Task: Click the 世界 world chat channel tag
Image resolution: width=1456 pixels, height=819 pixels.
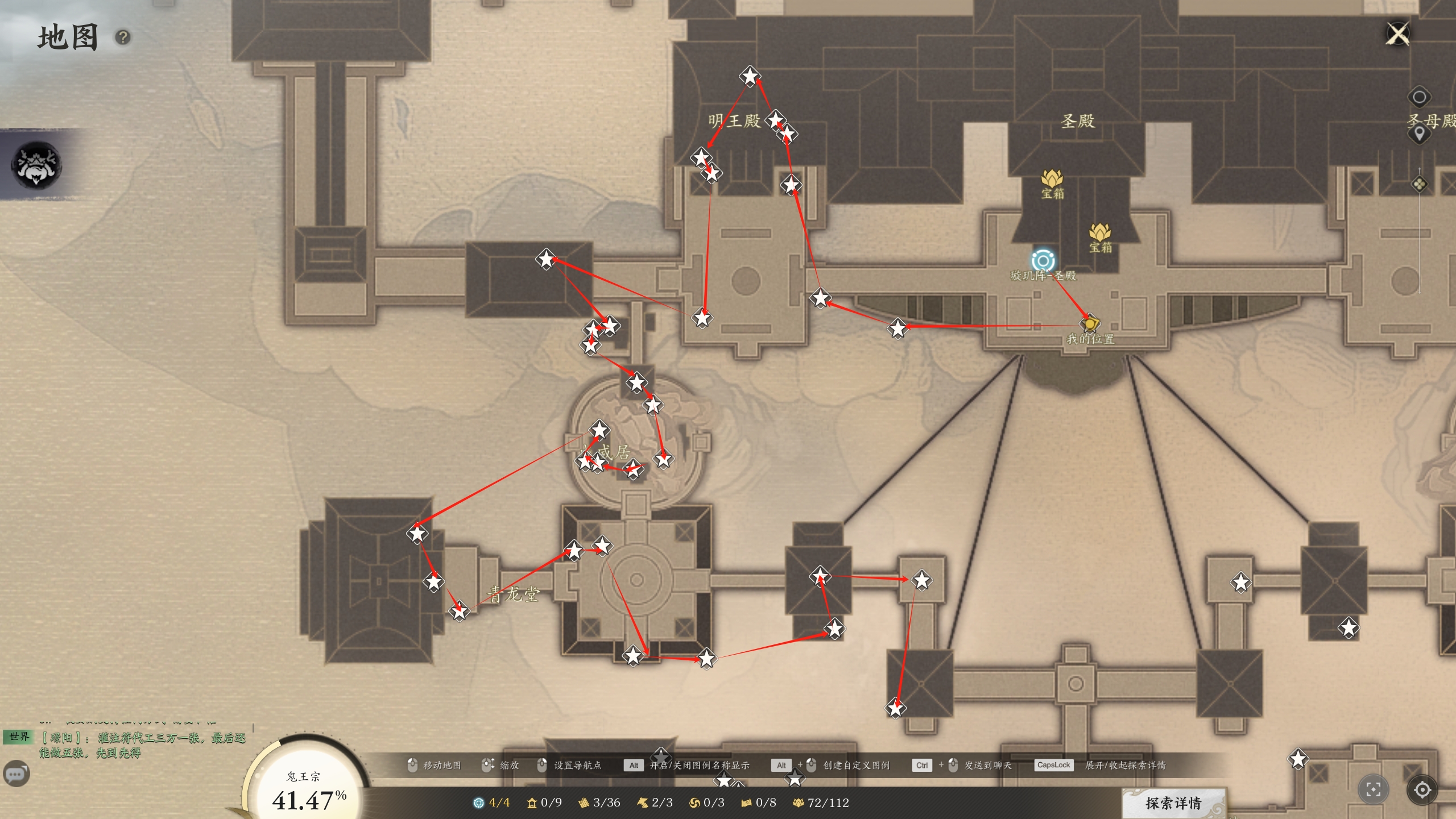Action: [19, 737]
